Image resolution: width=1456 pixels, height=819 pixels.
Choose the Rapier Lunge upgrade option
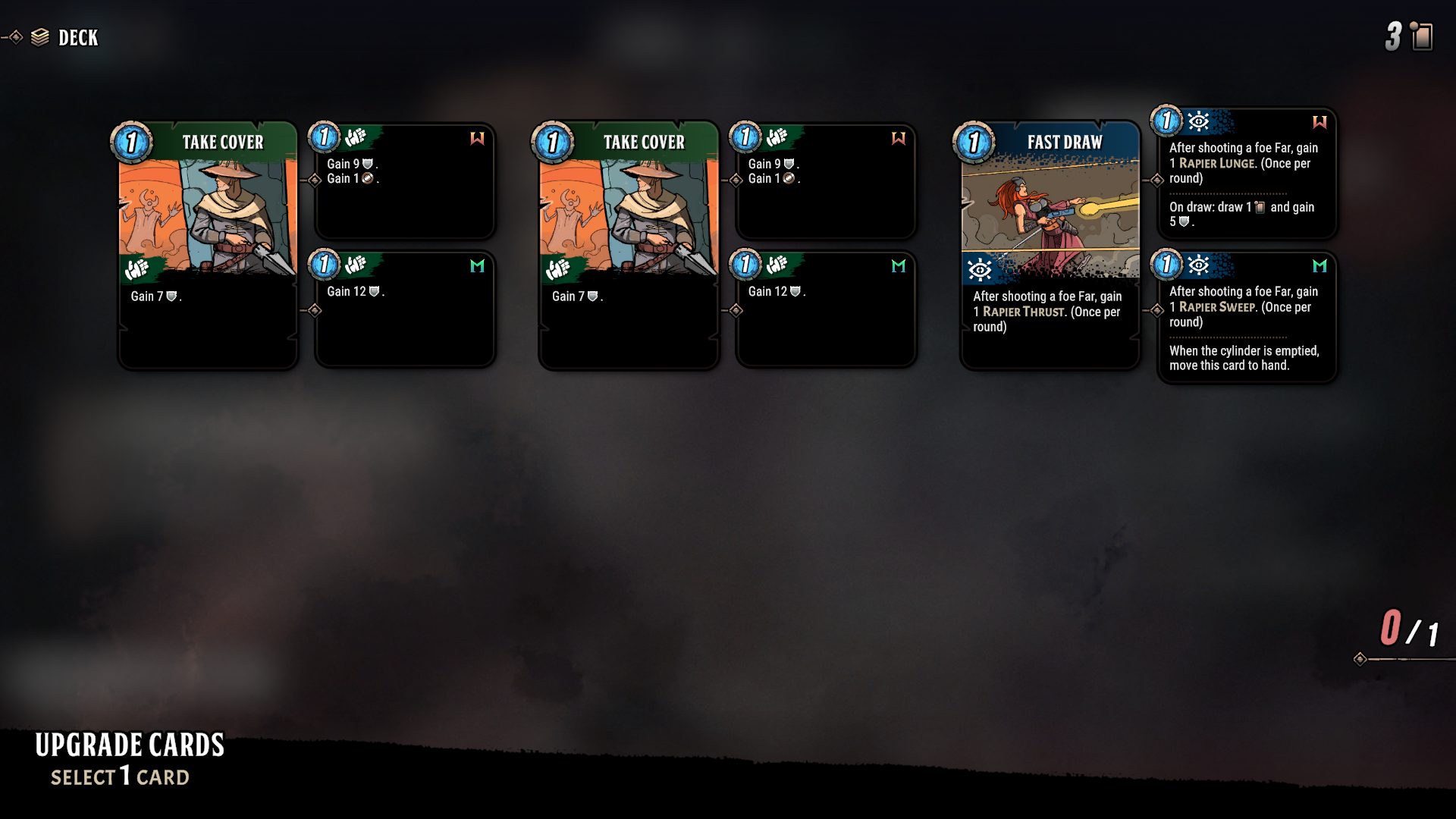tap(1246, 174)
